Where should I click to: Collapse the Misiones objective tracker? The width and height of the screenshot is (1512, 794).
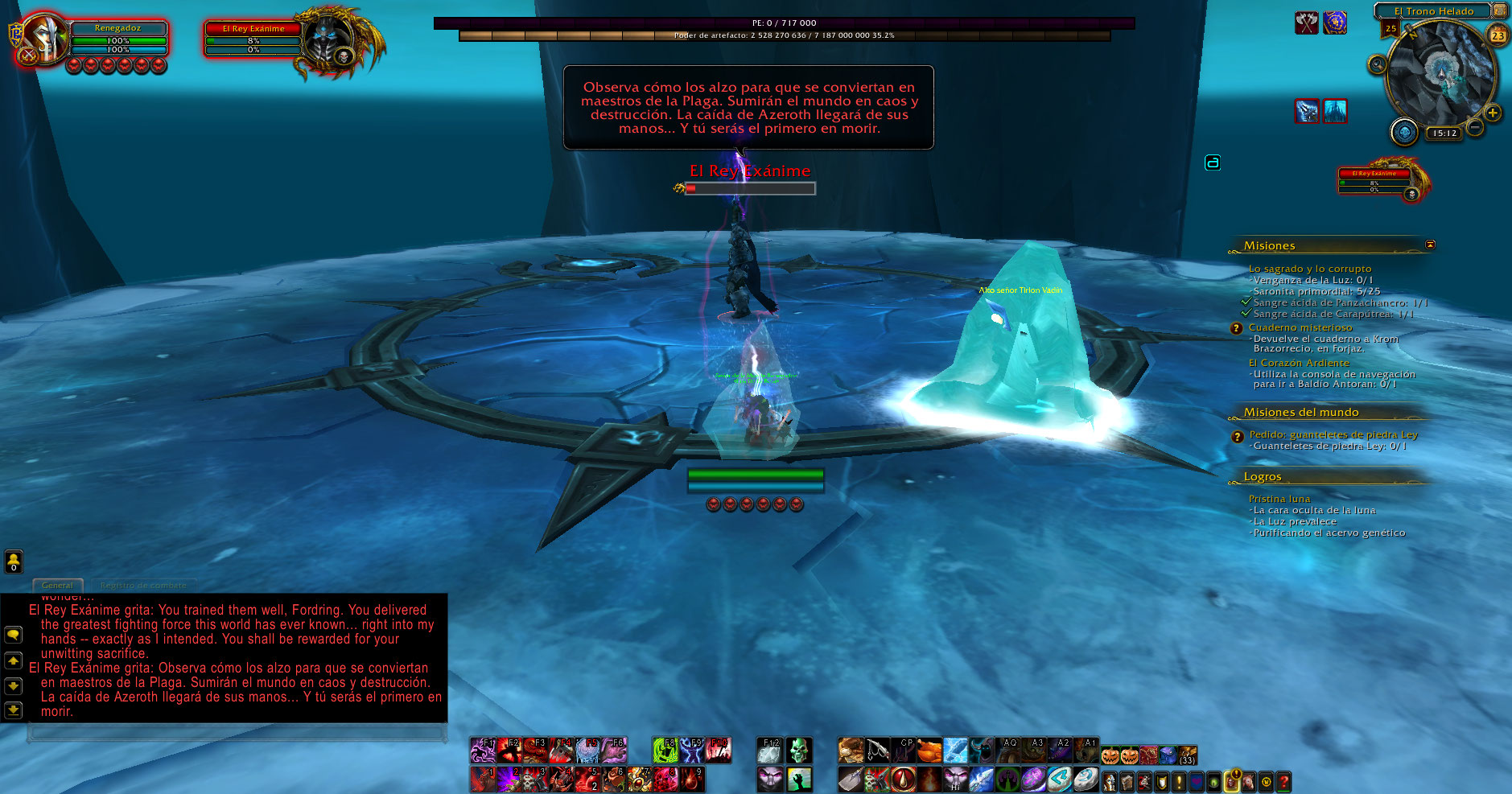1430,245
